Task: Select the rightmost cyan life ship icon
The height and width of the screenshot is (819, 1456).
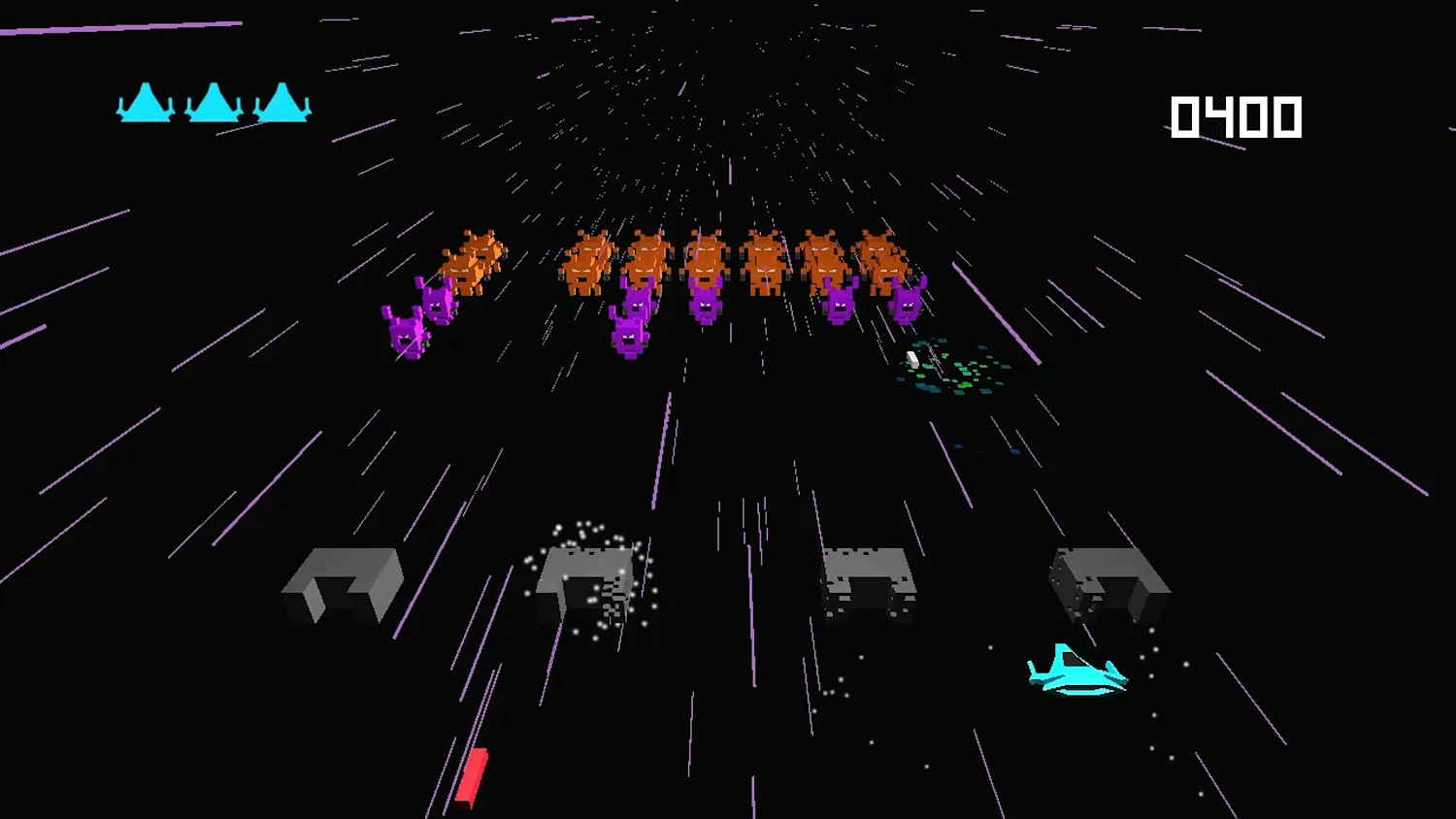Action: point(281,104)
